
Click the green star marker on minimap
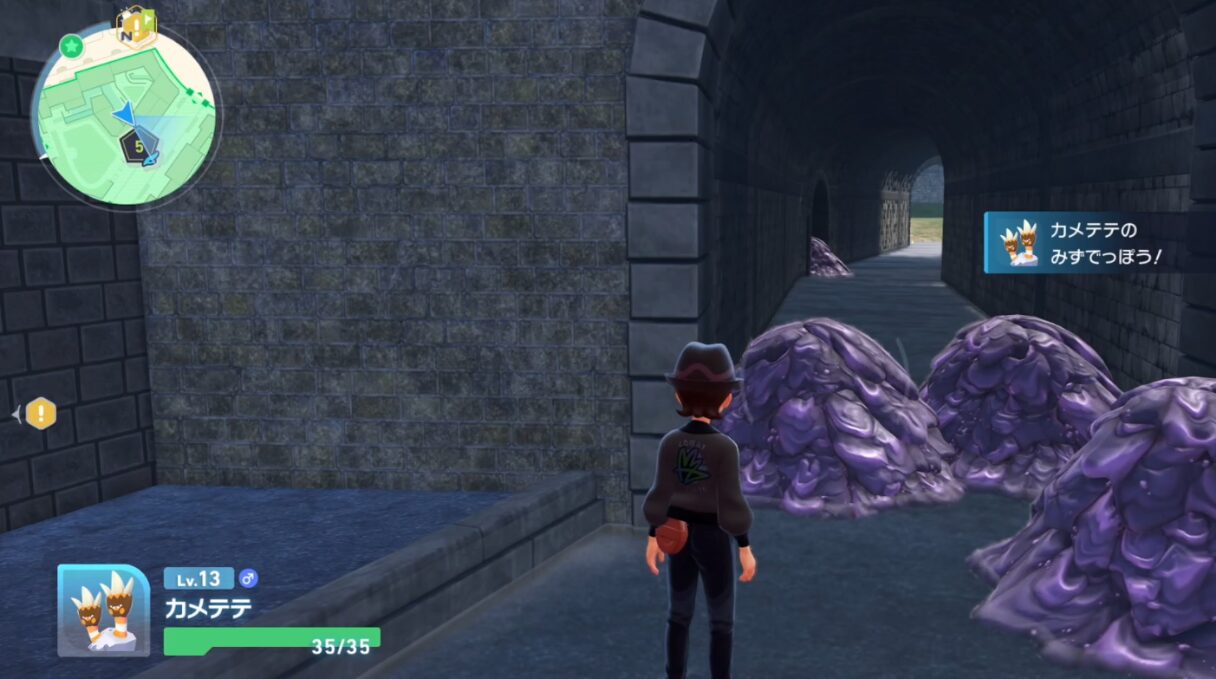[70, 45]
